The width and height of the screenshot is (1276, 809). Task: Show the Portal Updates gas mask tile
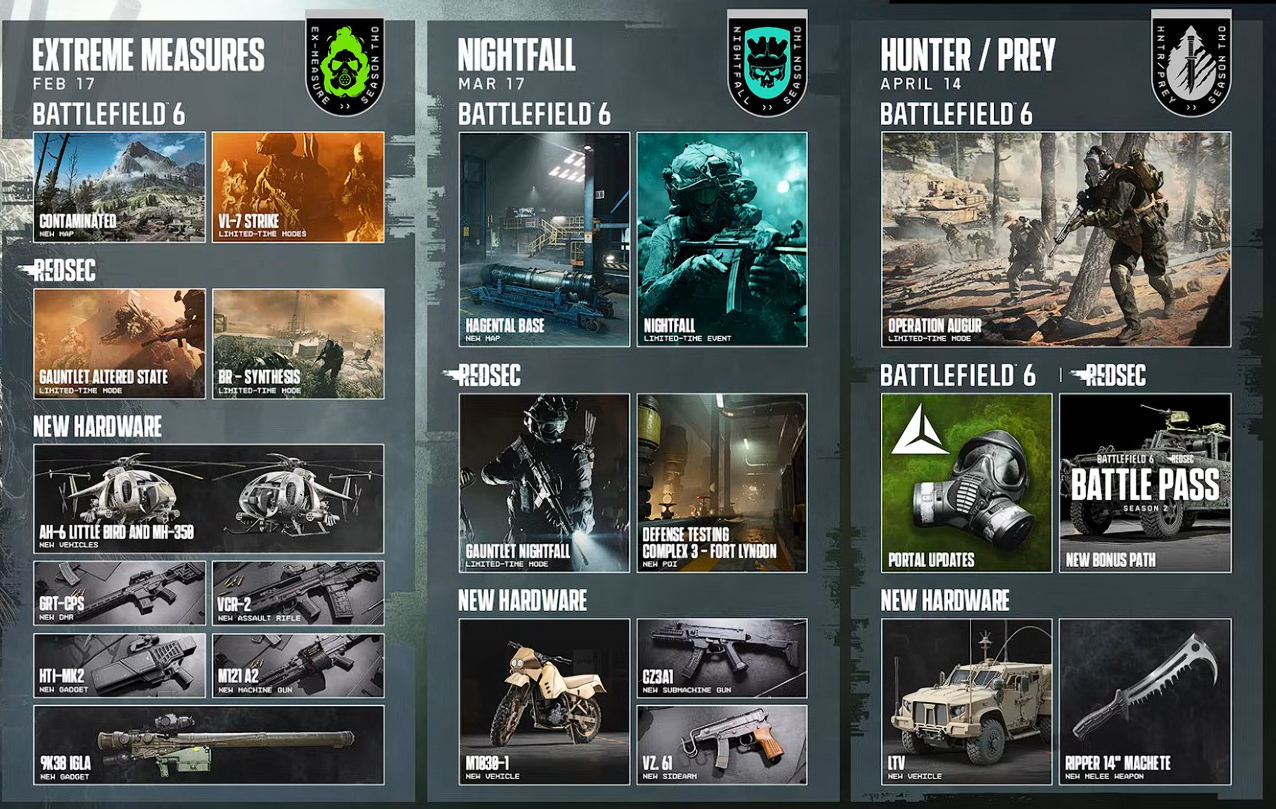[x=966, y=482]
